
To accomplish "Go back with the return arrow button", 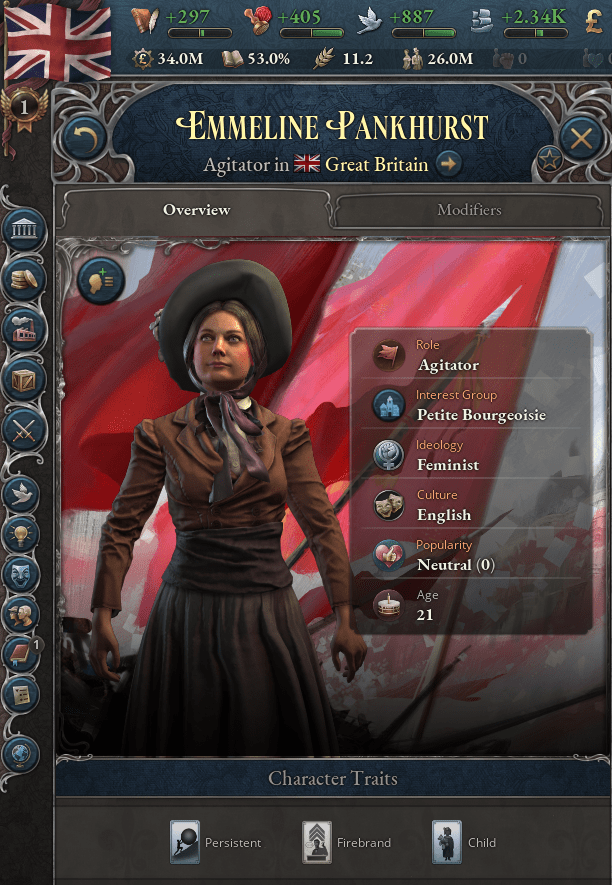I will (x=83, y=138).
